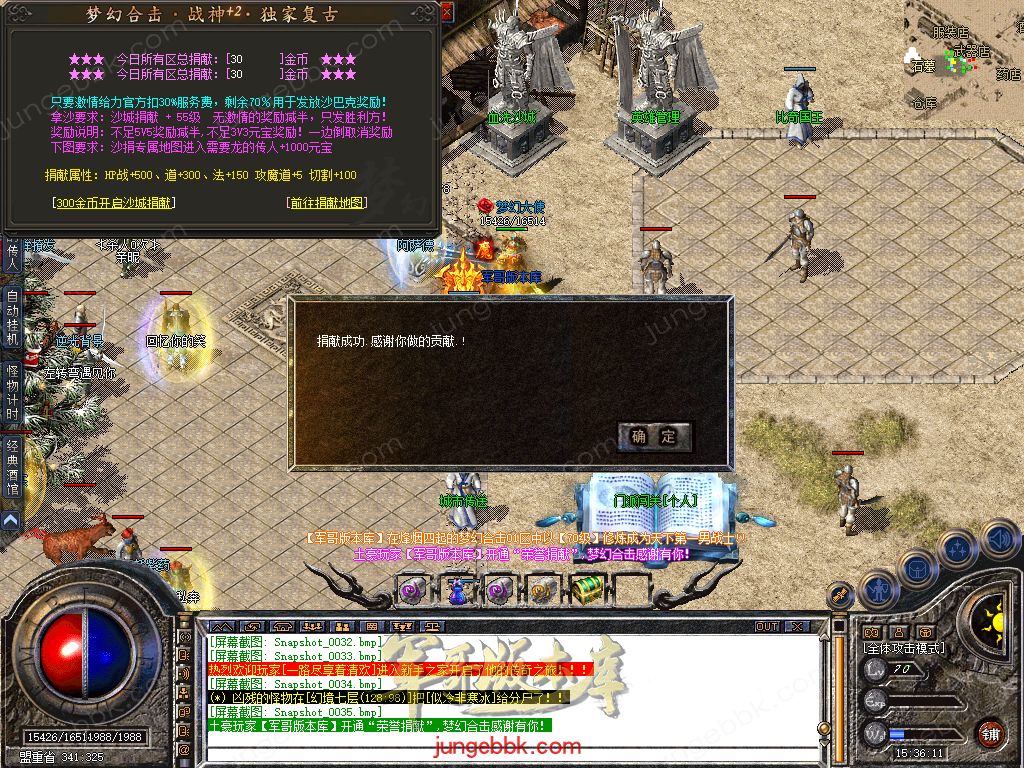Open the 经典酒馆 side tab
1024x768 pixels.
(12, 468)
